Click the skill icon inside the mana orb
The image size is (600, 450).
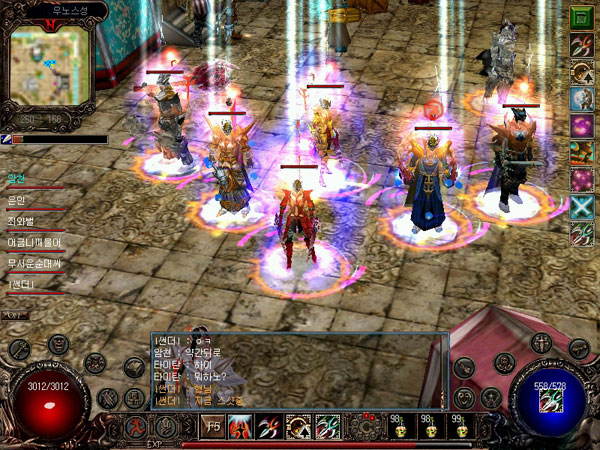tap(549, 400)
